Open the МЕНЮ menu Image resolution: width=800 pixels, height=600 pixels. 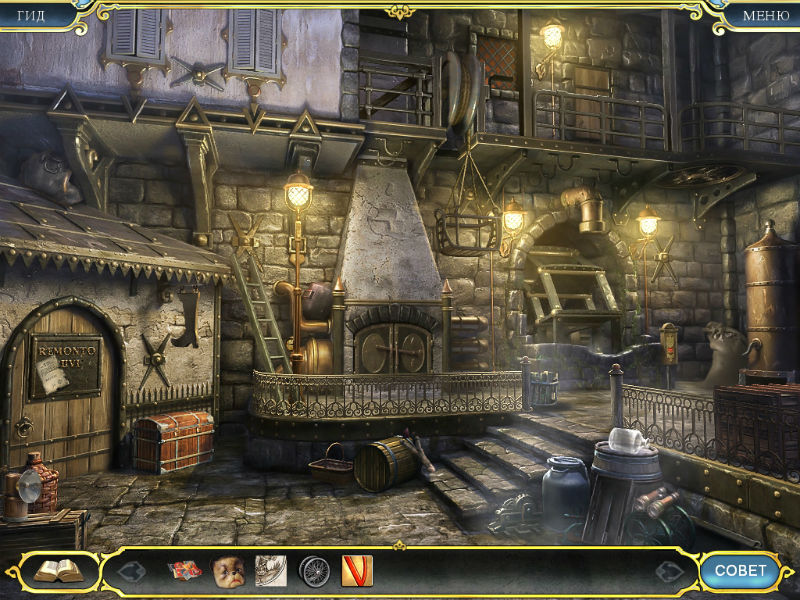coord(766,14)
